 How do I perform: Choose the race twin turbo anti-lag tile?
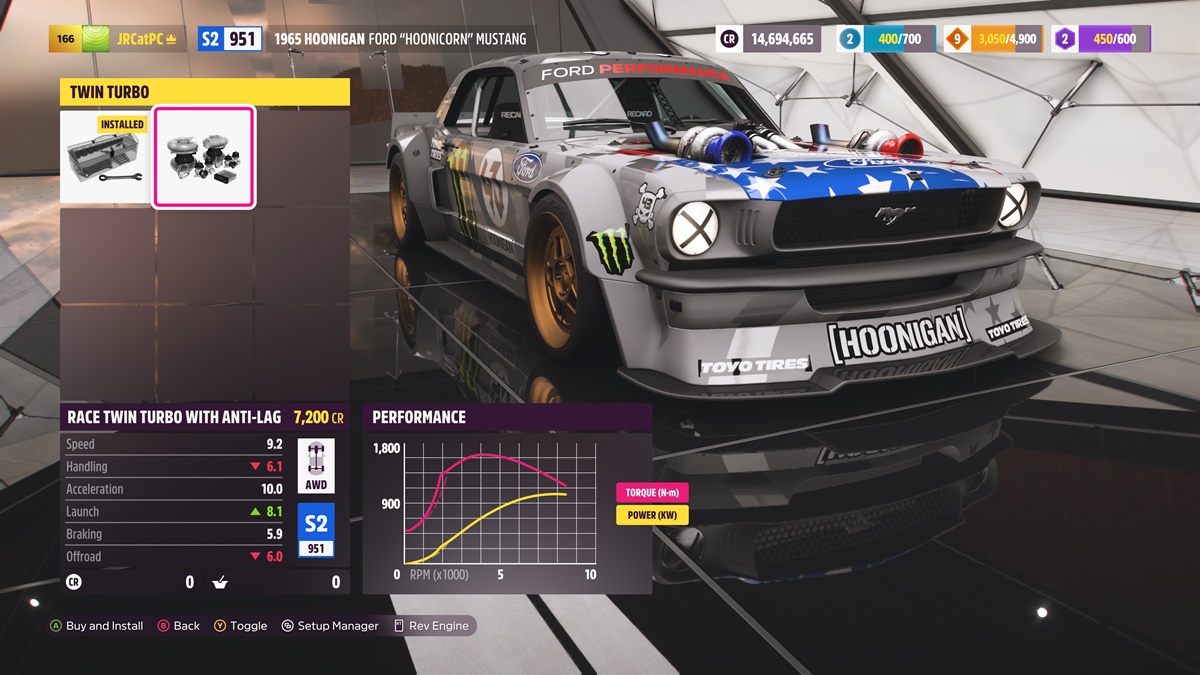(204, 158)
